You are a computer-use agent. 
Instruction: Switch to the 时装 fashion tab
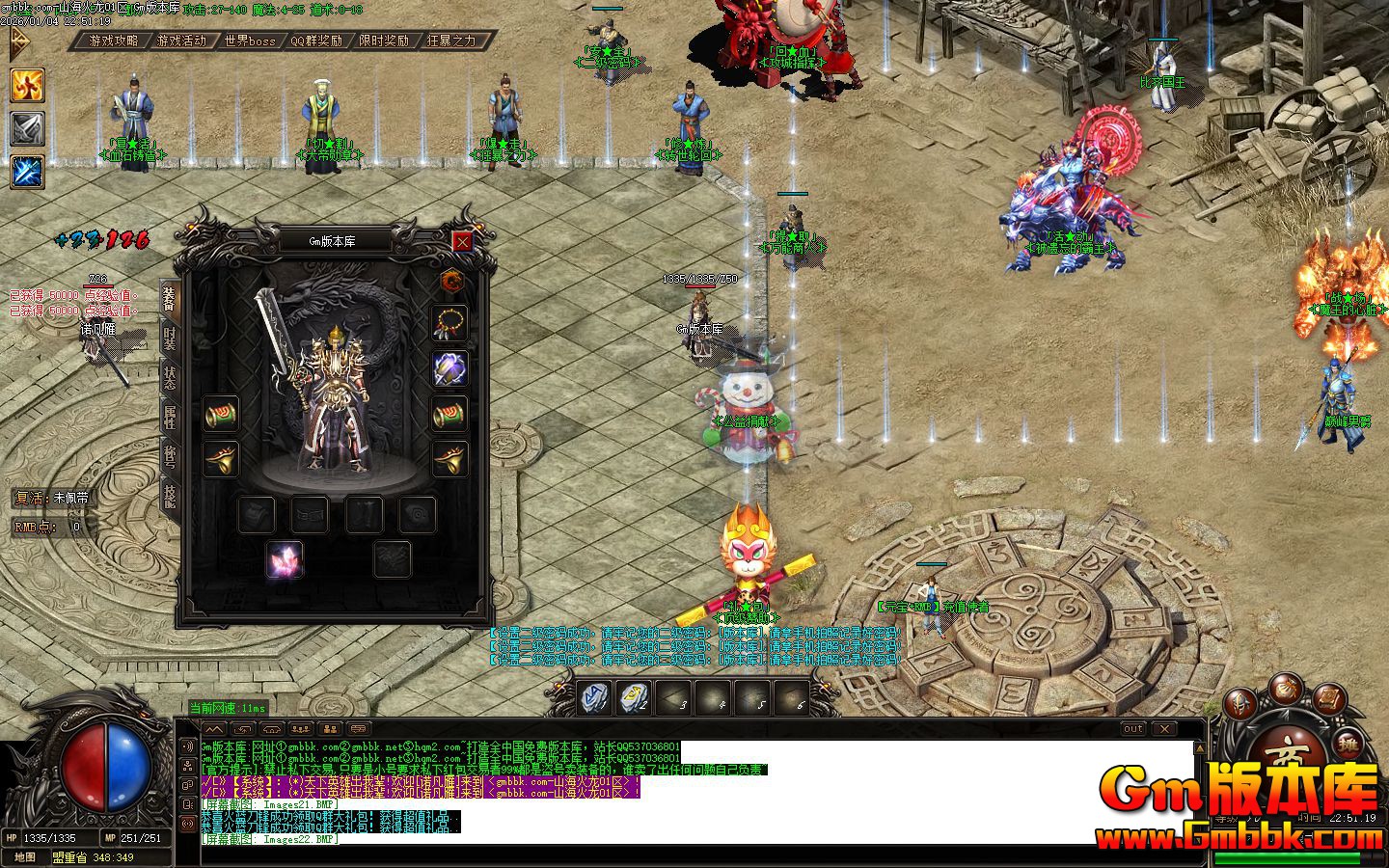pos(170,338)
